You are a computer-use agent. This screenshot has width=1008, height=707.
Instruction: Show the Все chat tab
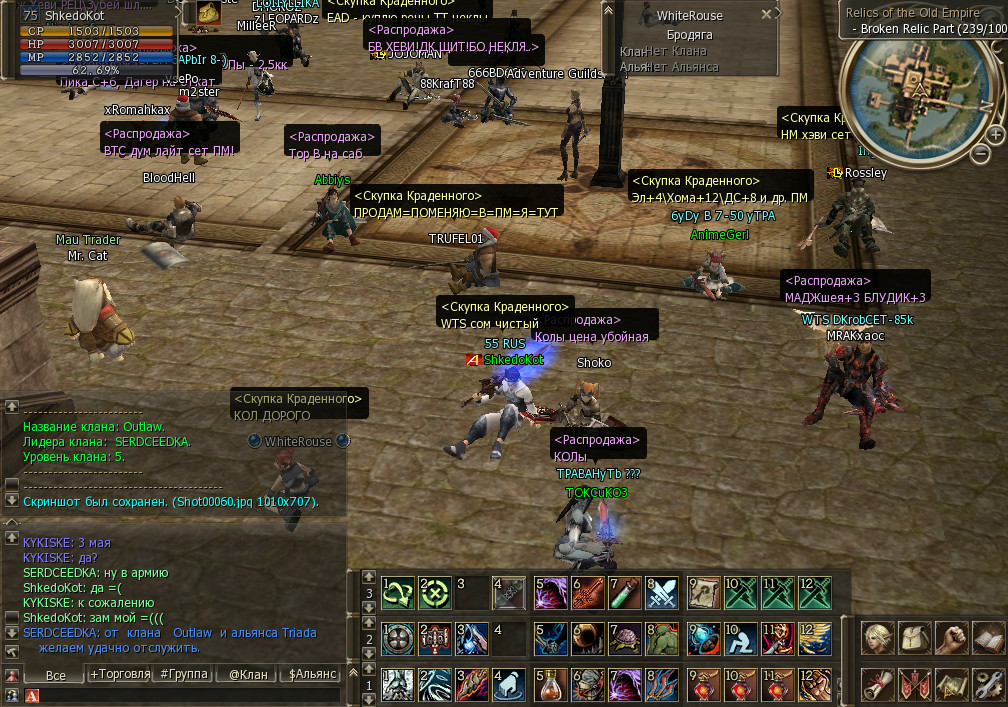(x=56, y=675)
